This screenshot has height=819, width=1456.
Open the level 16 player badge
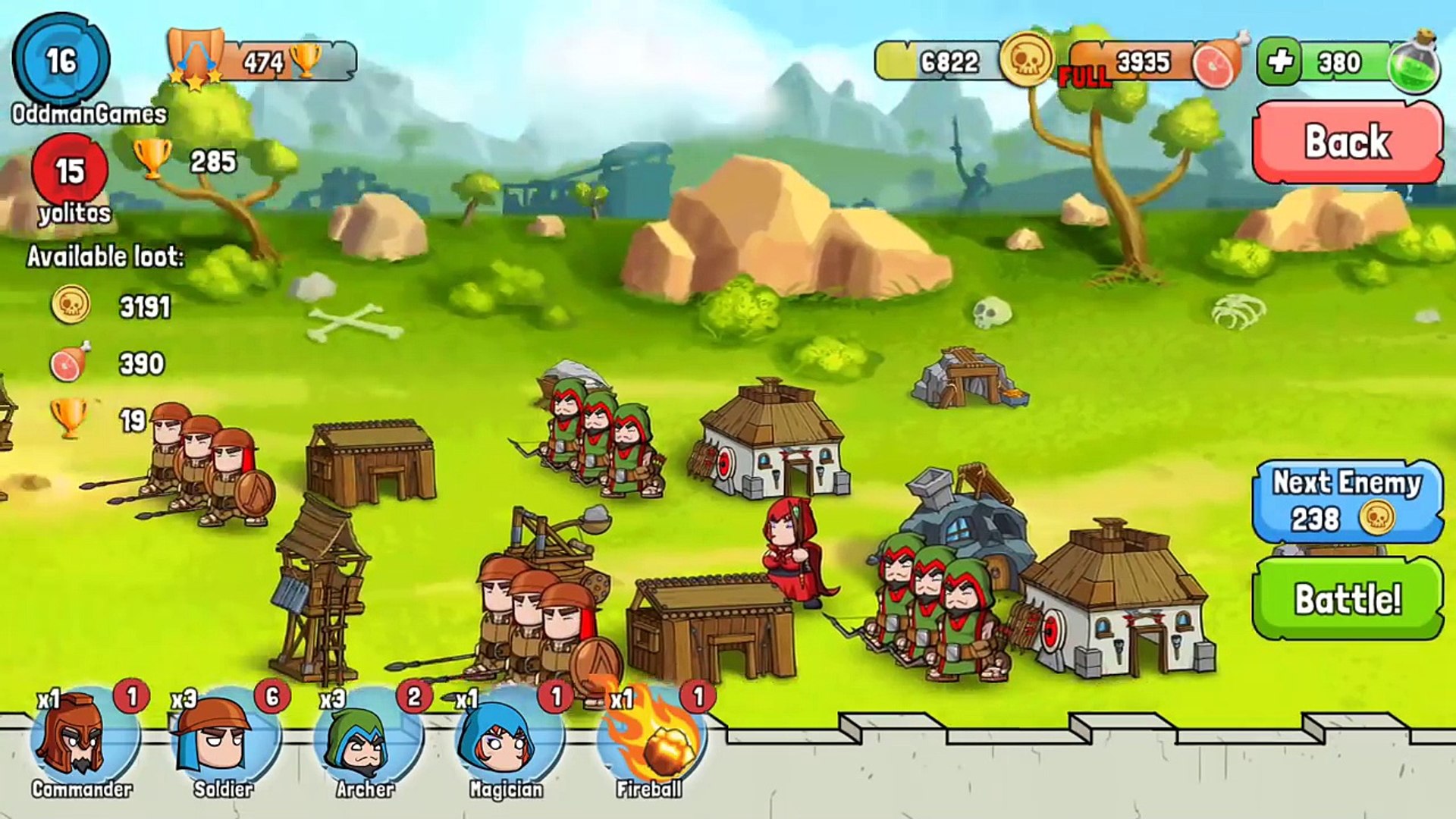coord(61,61)
